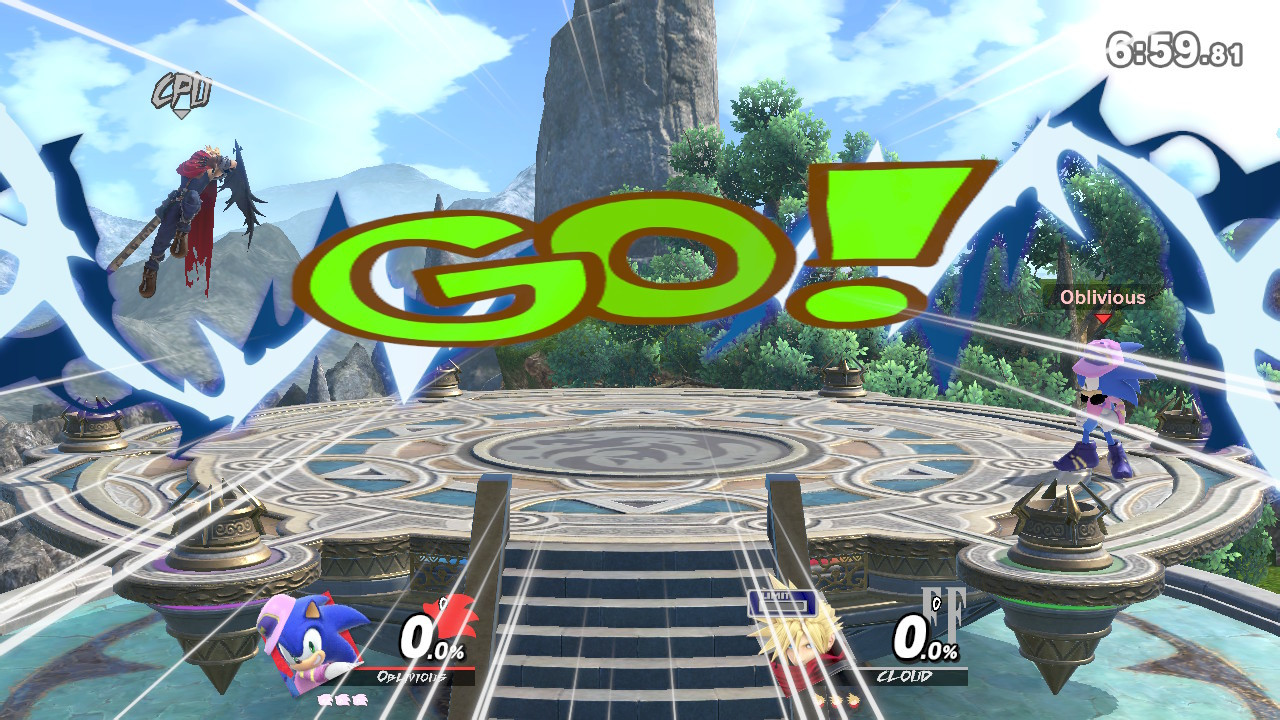This screenshot has width=1280, height=720.
Task: Click the Oblivious player name tag
Action: click(x=1103, y=298)
